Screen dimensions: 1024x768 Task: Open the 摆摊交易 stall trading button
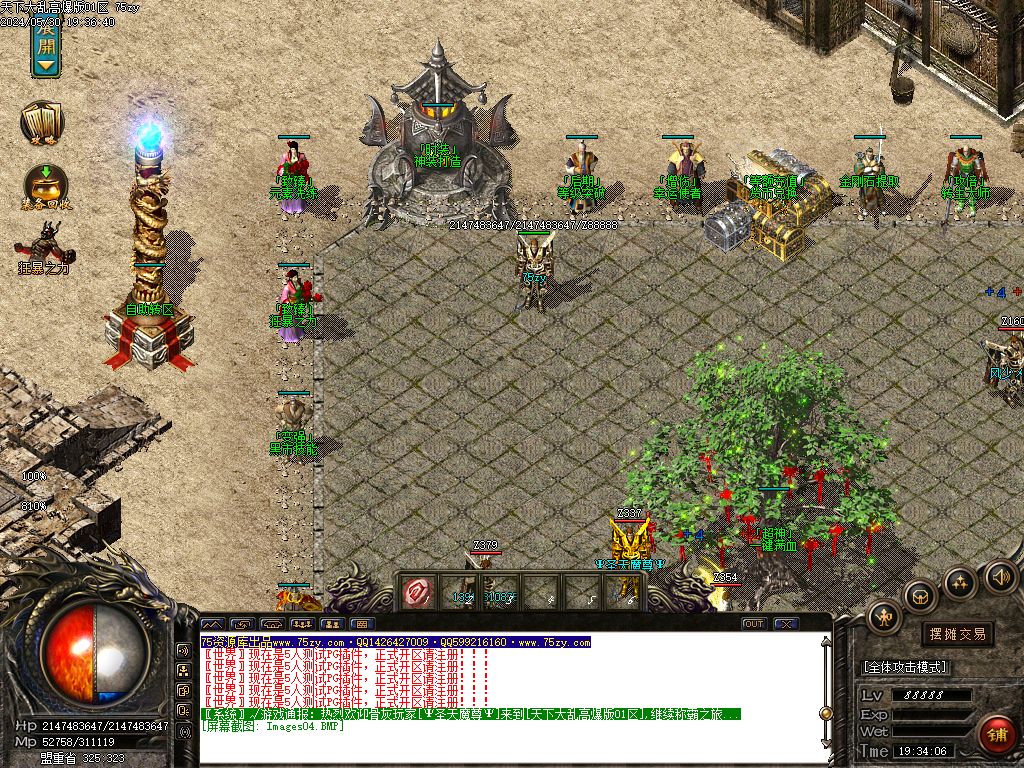(x=957, y=634)
